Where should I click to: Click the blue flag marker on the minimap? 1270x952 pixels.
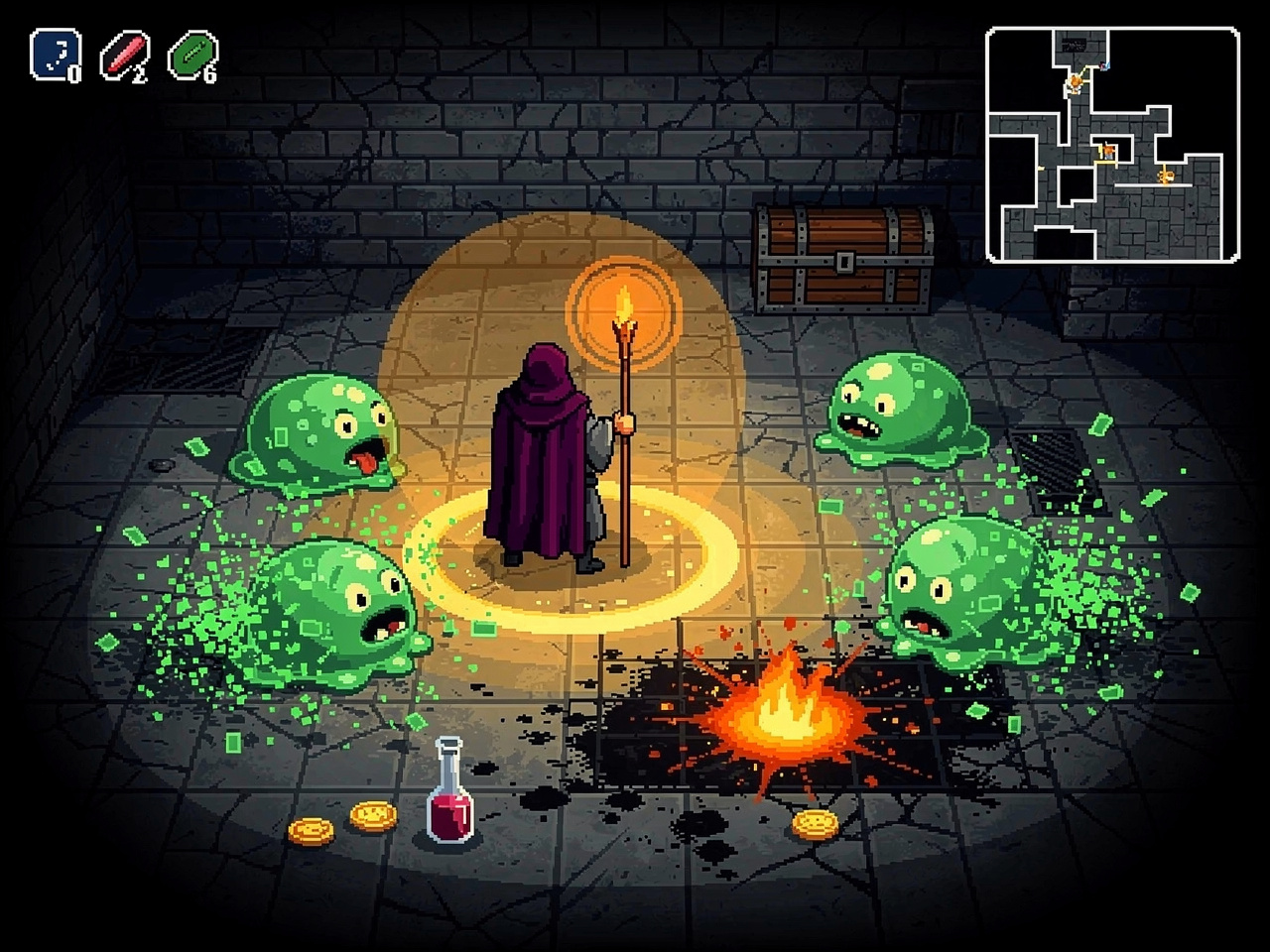click(1104, 65)
